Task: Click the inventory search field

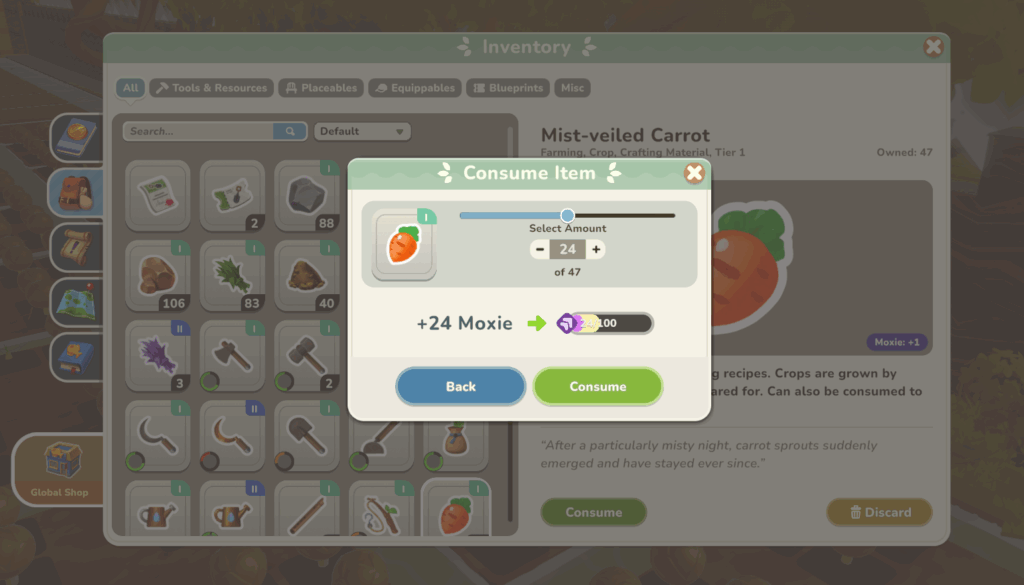Action: 200,131
